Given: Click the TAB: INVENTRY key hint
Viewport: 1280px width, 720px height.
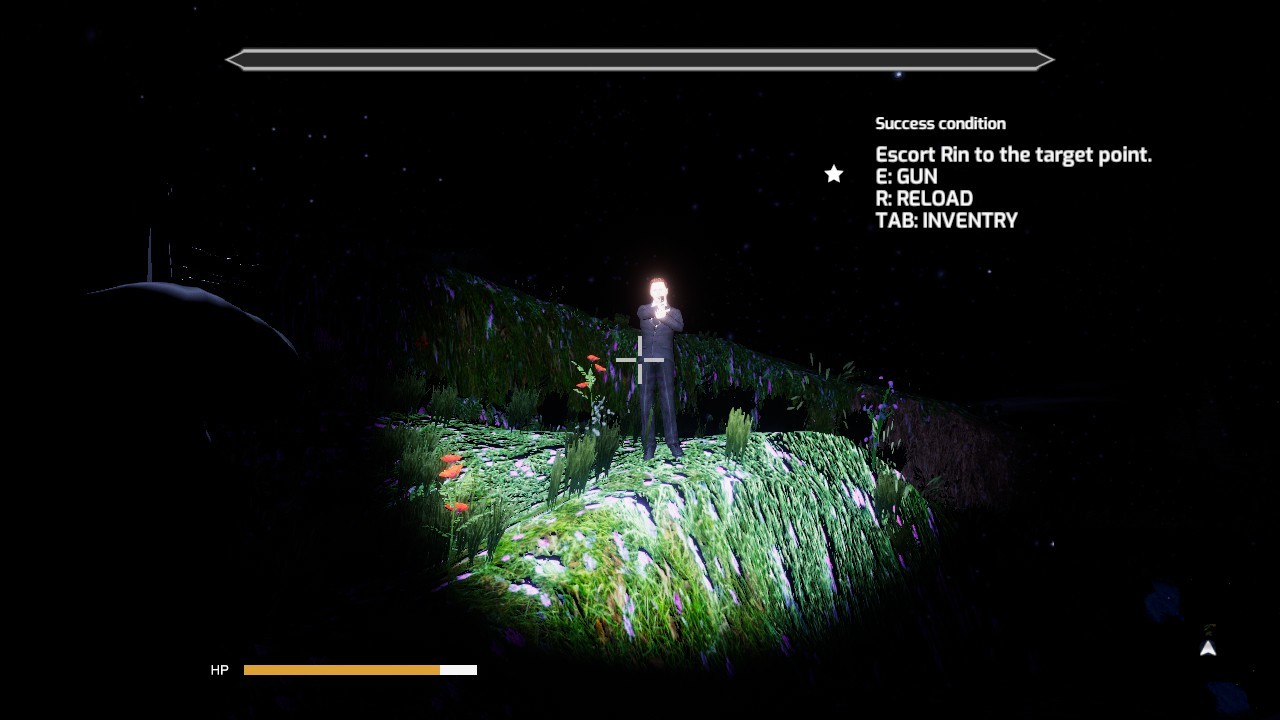Looking at the screenshot, I should pos(946,220).
